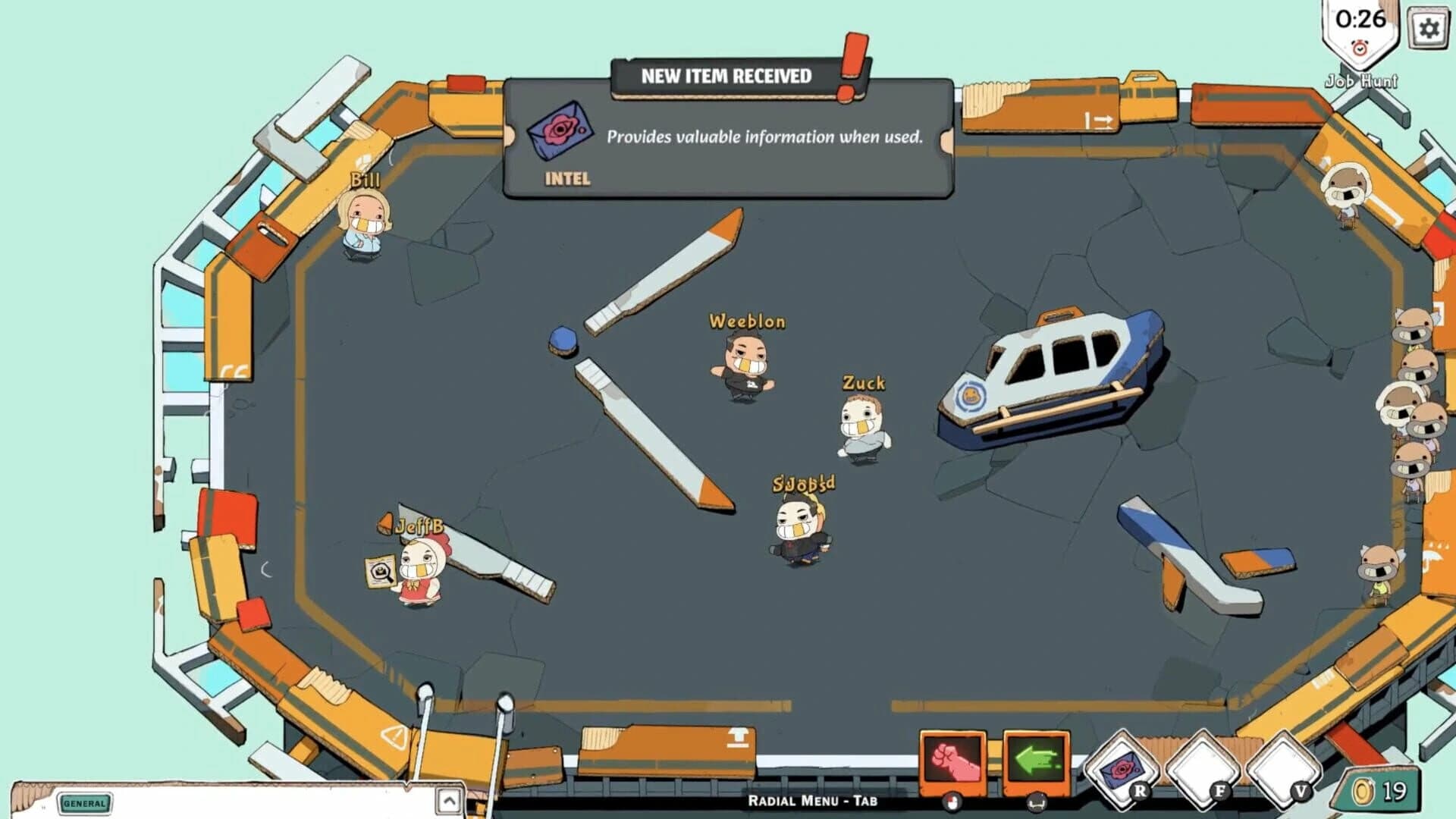
Task: Dismiss the NEW ITEM RECEIVED banner
Action: [x=726, y=76]
